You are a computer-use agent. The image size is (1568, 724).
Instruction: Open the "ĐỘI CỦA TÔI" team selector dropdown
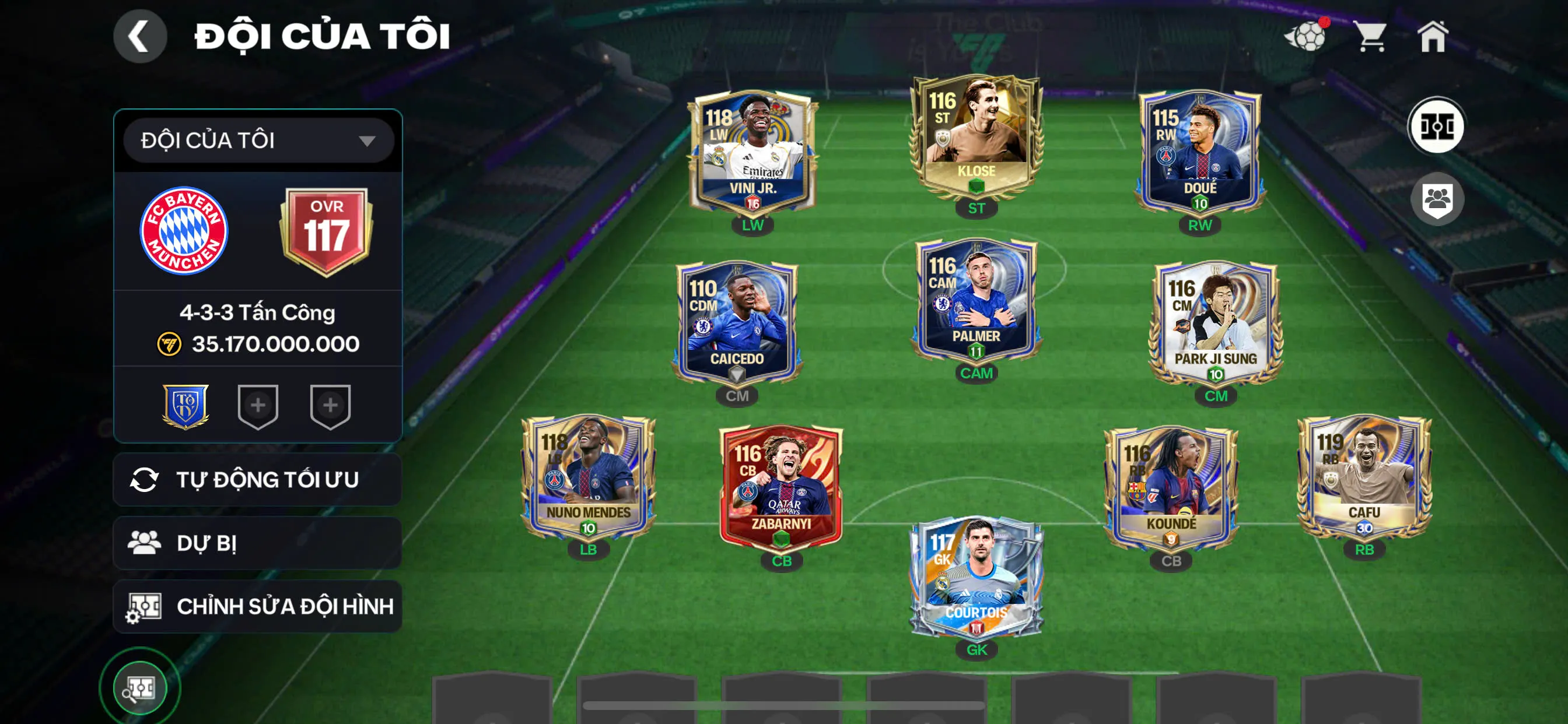click(257, 140)
